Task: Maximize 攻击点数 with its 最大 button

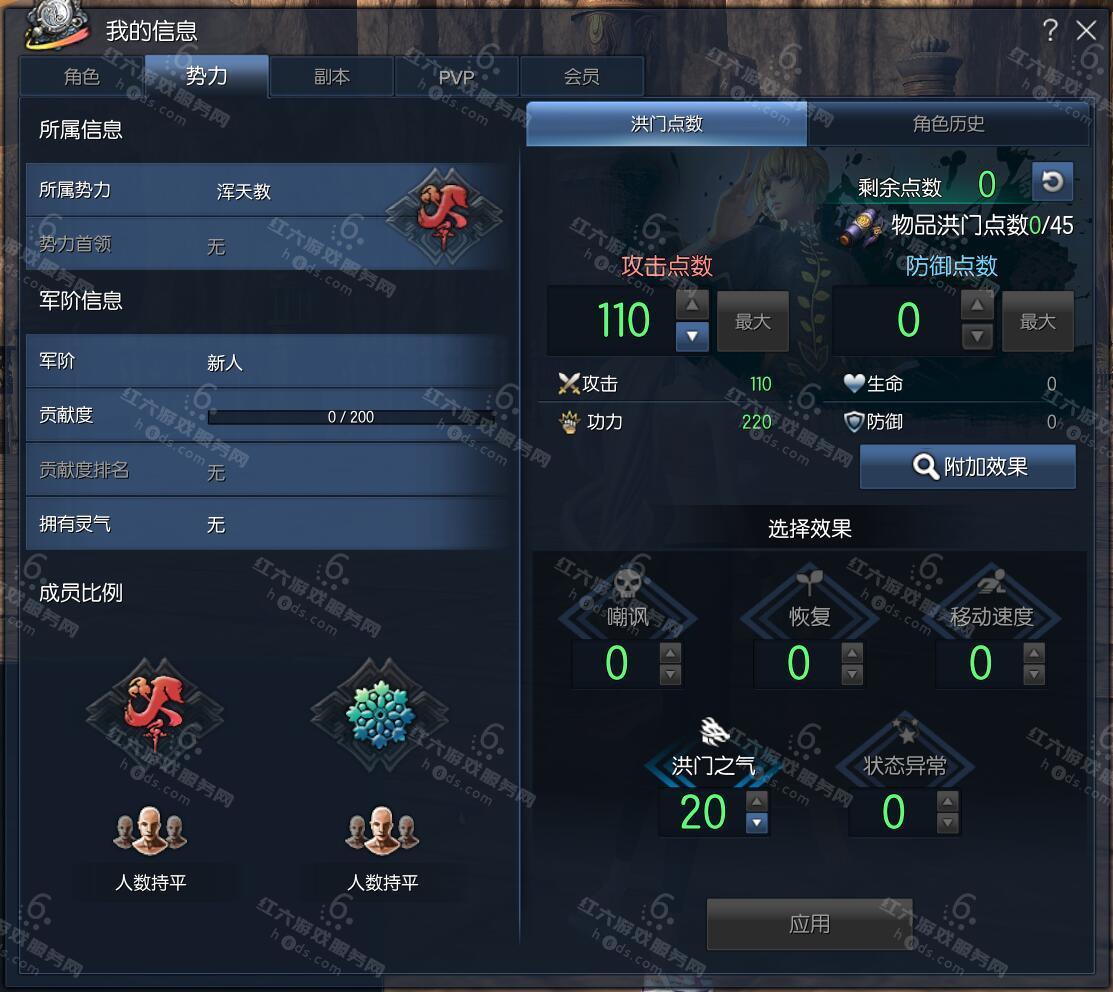Action: (752, 321)
